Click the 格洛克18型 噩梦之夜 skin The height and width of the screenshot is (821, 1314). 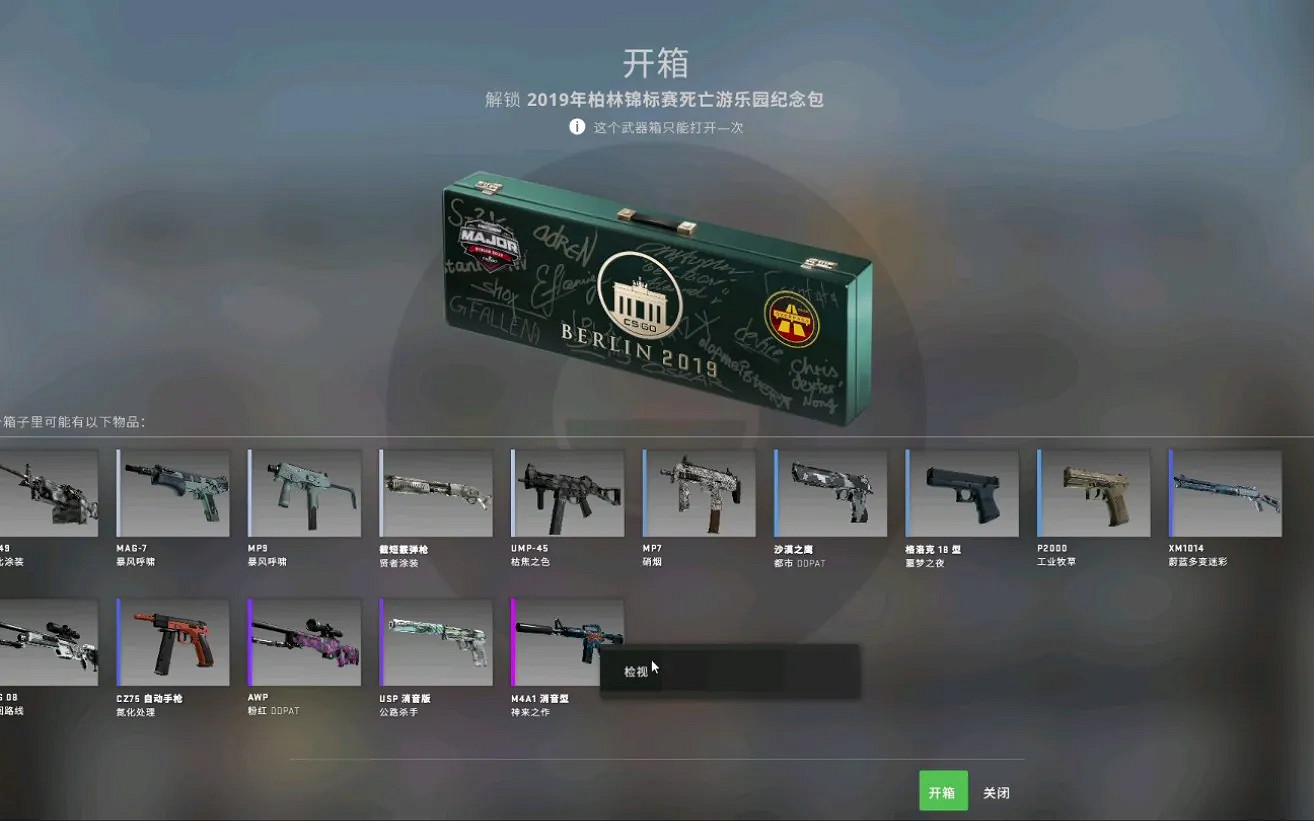pos(962,492)
